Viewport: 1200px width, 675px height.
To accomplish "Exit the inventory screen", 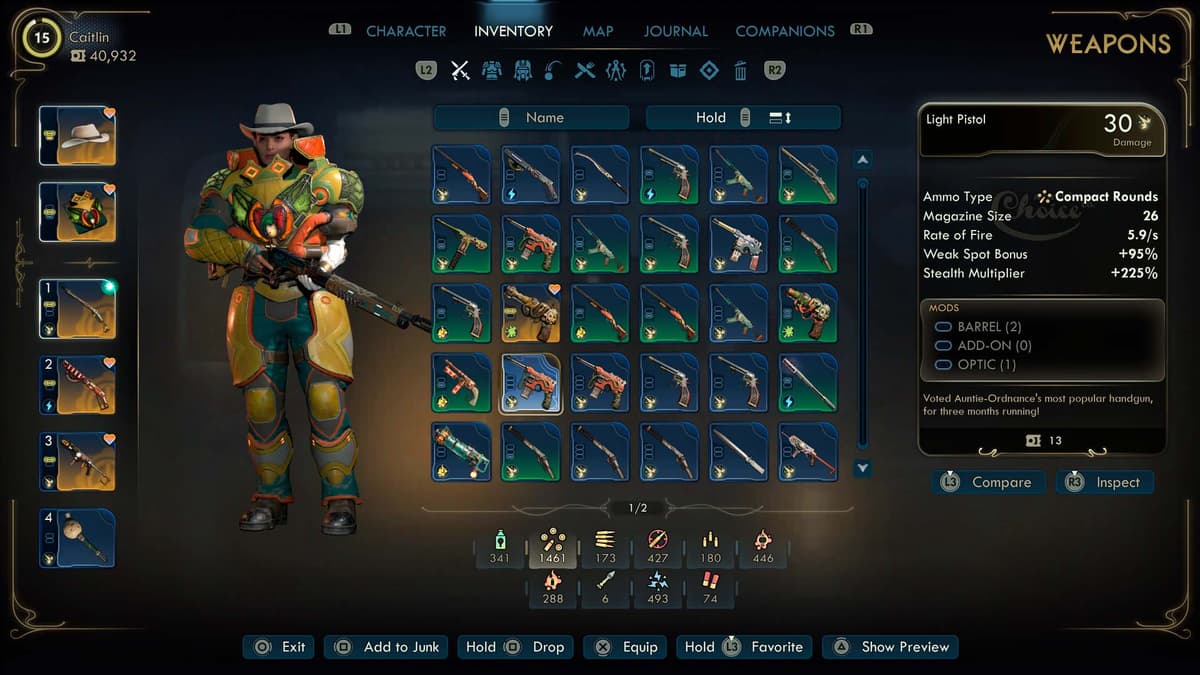I will pyautogui.click(x=280, y=647).
